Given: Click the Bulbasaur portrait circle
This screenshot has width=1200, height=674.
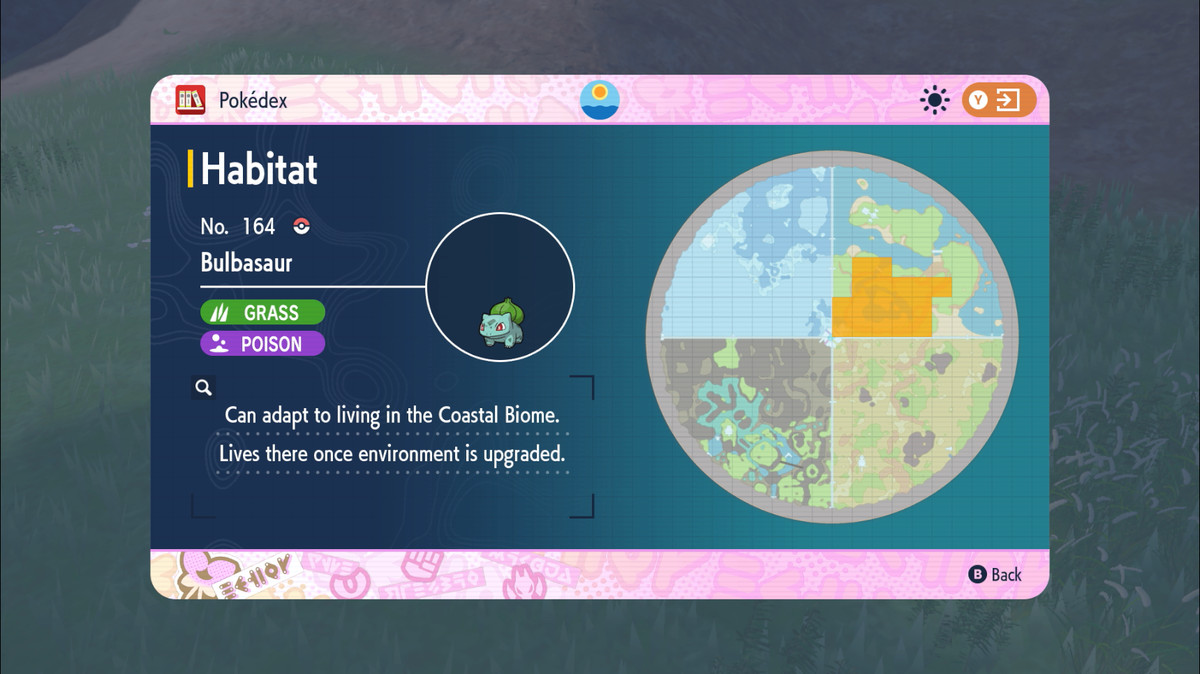Looking at the screenshot, I should click(x=500, y=288).
